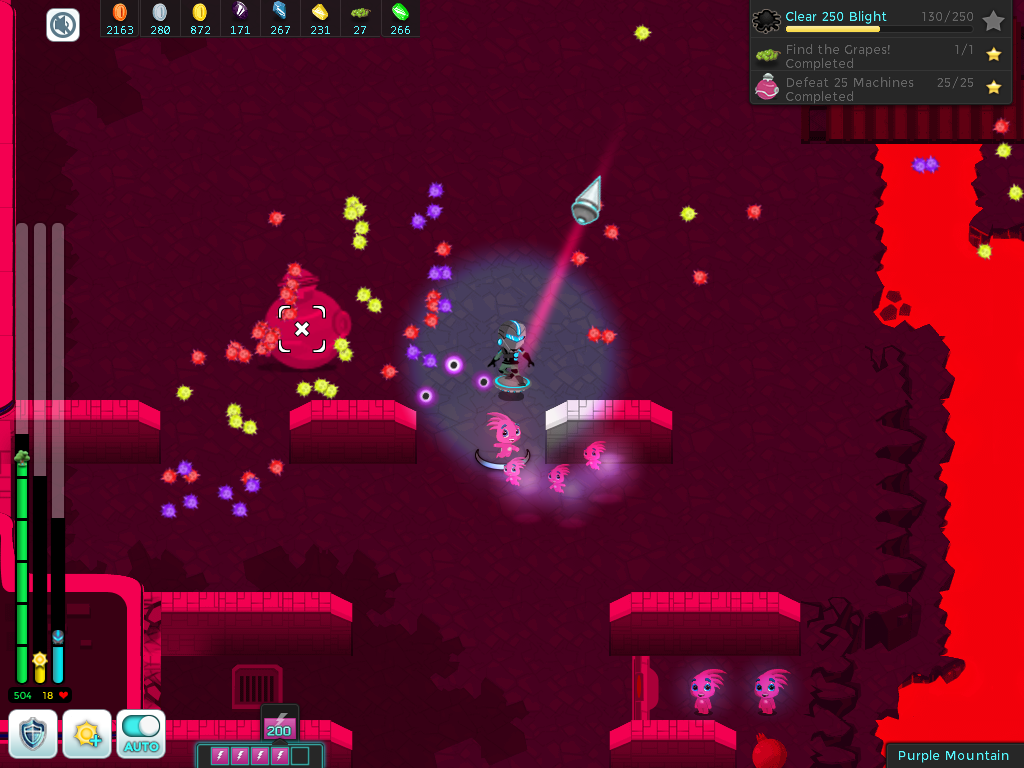Image resolution: width=1024 pixels, height=768 pixels.
Task: Activate the shield ability button
Action: tap(33, 734)
